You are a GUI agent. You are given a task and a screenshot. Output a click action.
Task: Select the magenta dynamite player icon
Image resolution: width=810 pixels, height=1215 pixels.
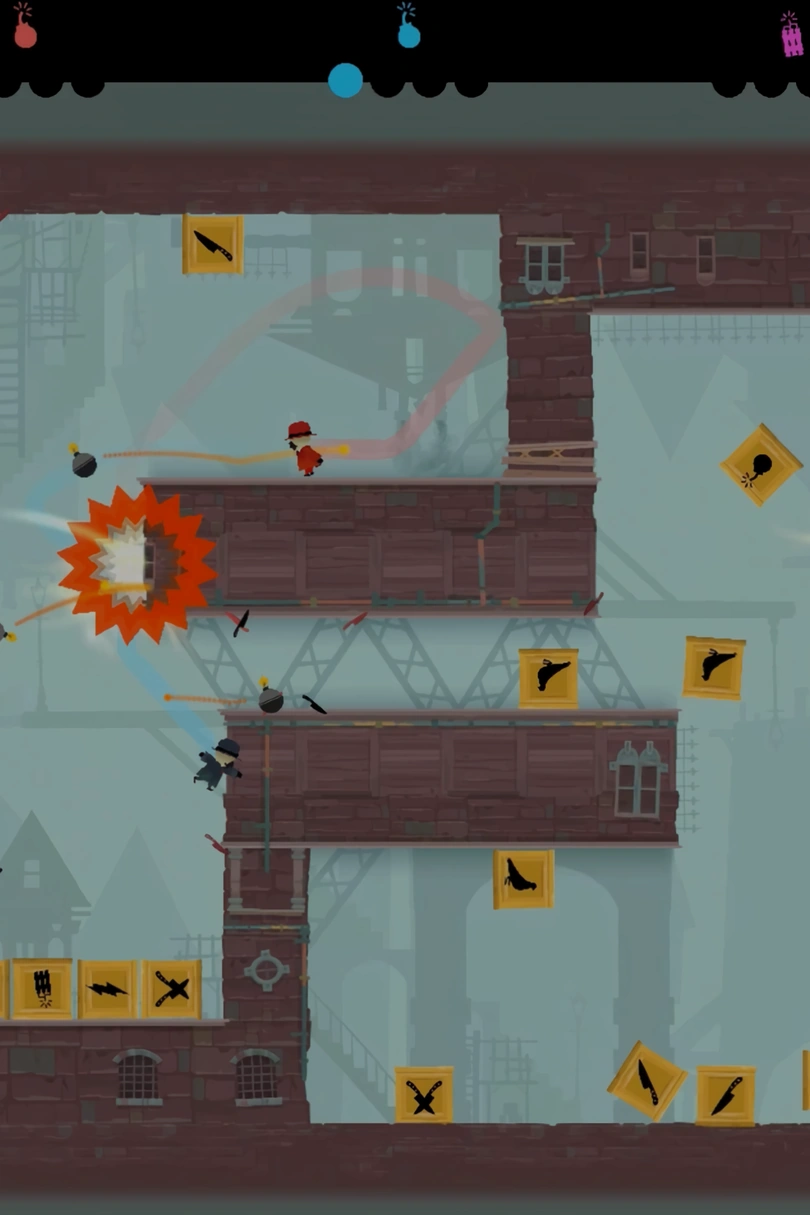point(792,36)
